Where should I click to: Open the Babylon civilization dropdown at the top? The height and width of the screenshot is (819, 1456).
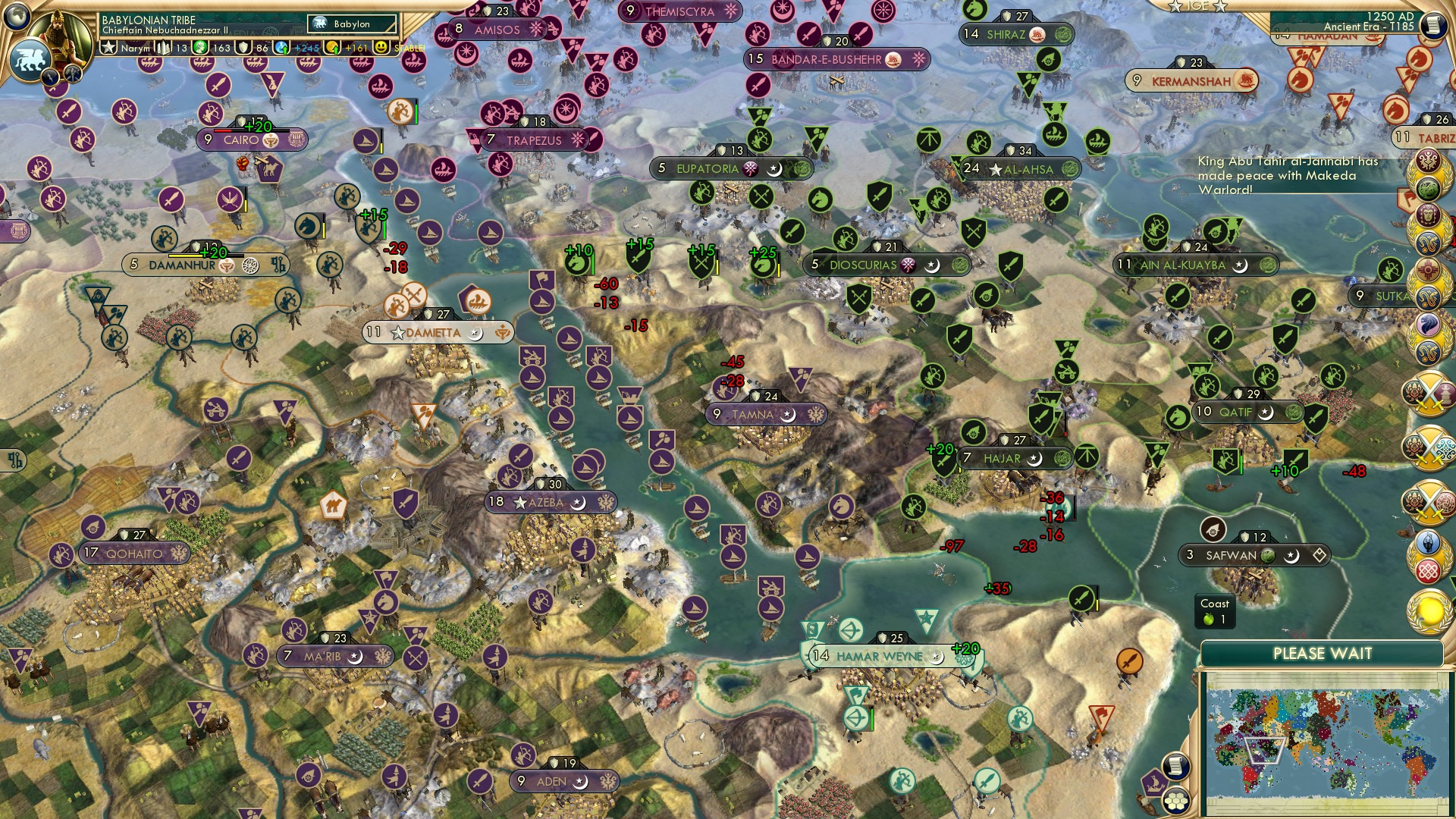352,24
